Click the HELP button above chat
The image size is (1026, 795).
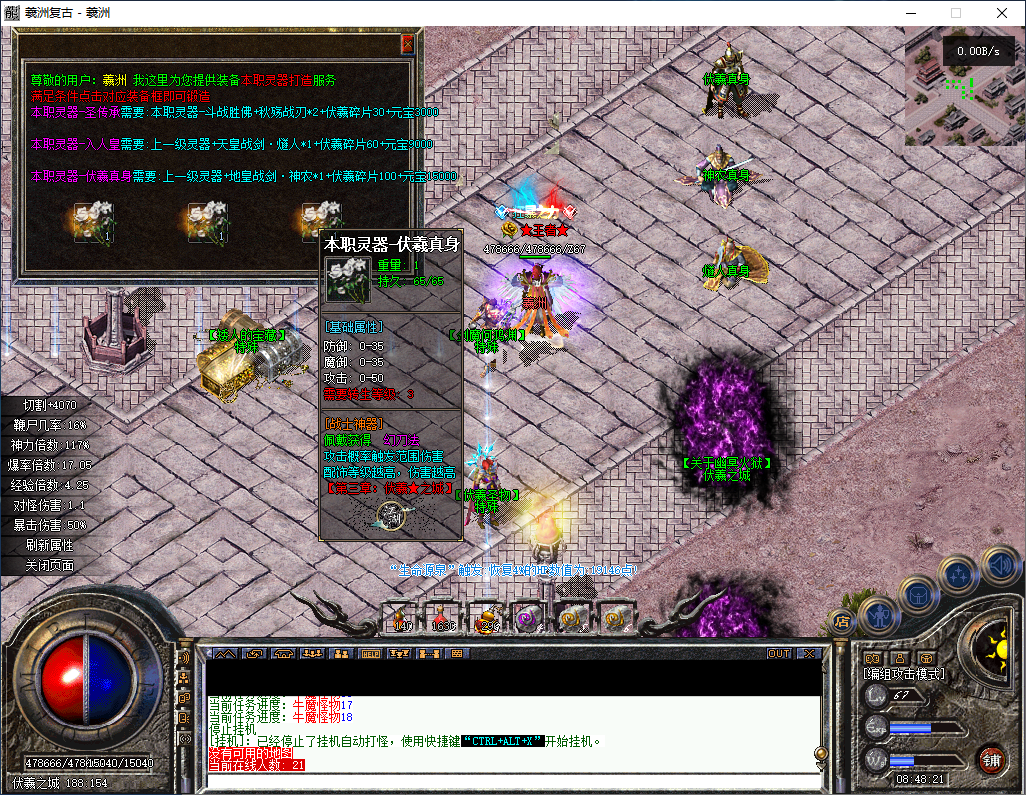tap(371, 654)
